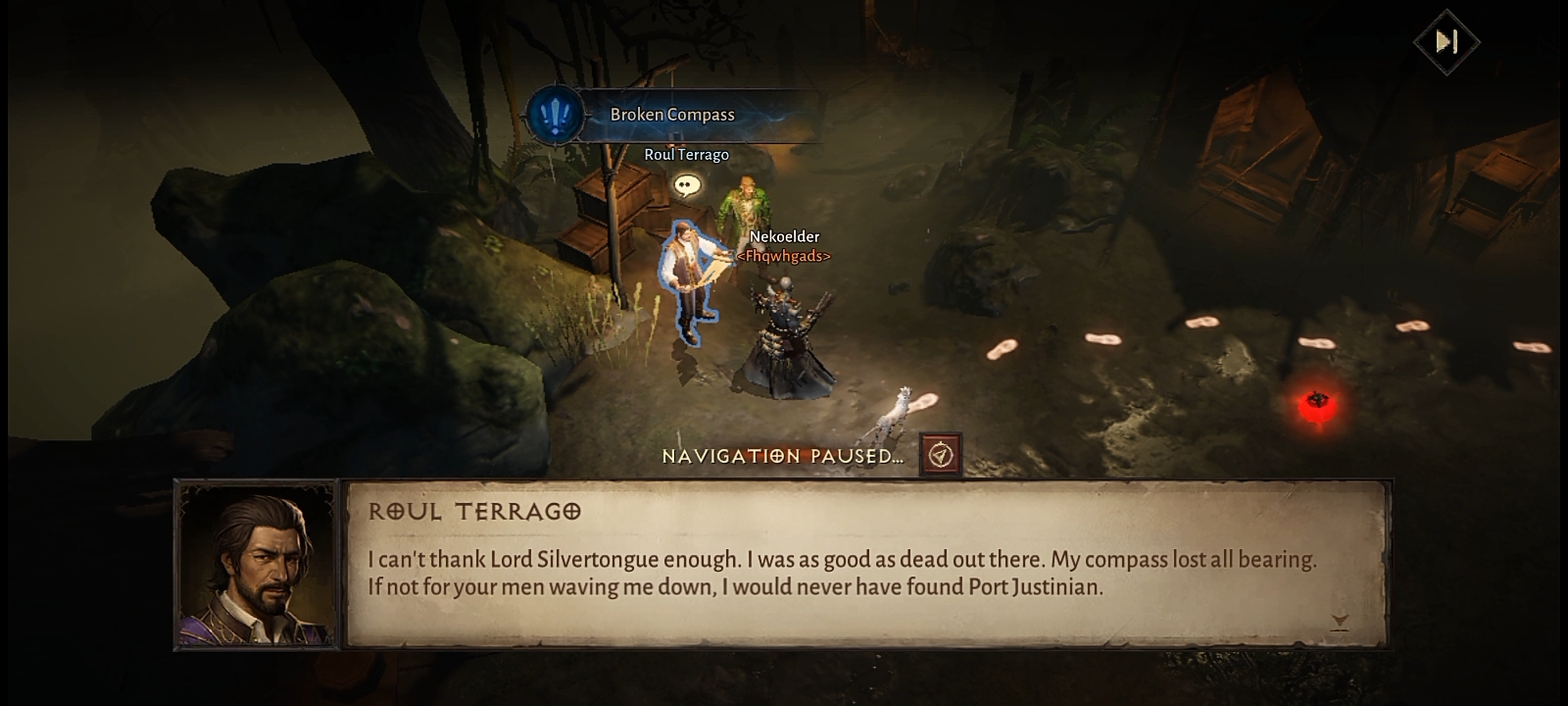Screen dimensions: 1568x706
Task: Advance Roul Terrago's dialogue text
Action: click(1340, 621)
